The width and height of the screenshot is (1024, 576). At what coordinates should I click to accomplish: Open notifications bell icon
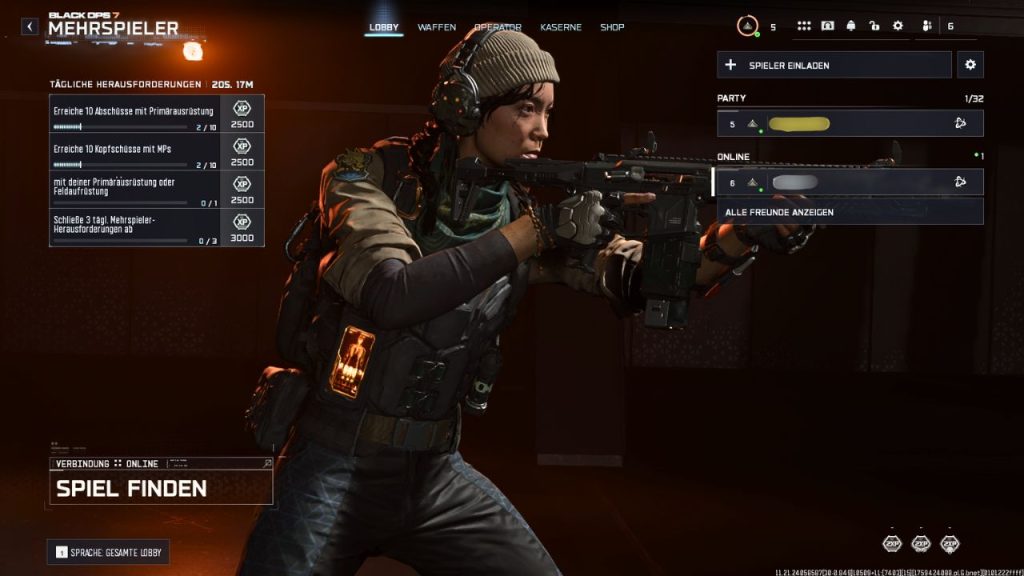(851, 26)
